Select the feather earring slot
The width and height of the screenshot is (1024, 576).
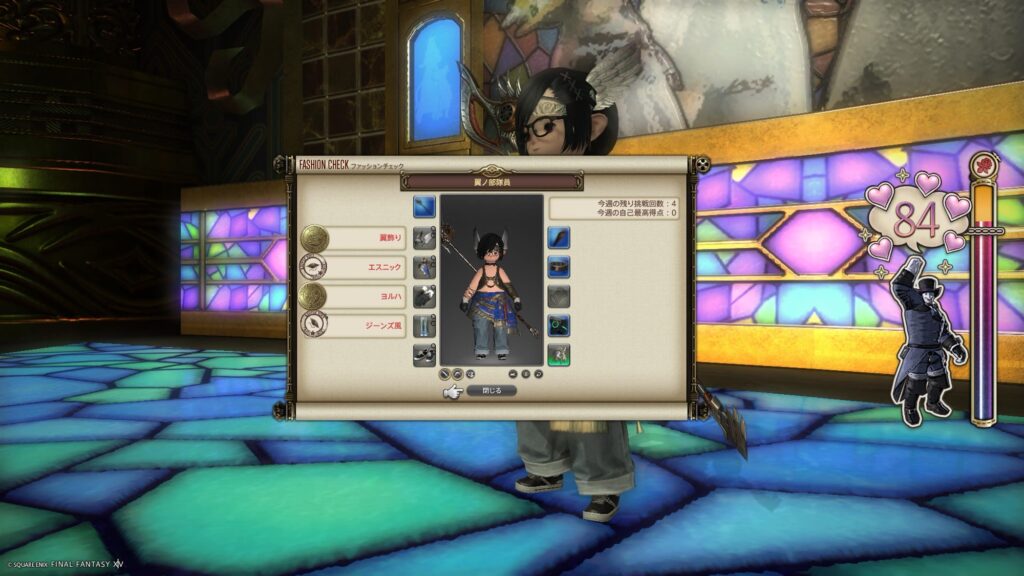tap(559, 237)
